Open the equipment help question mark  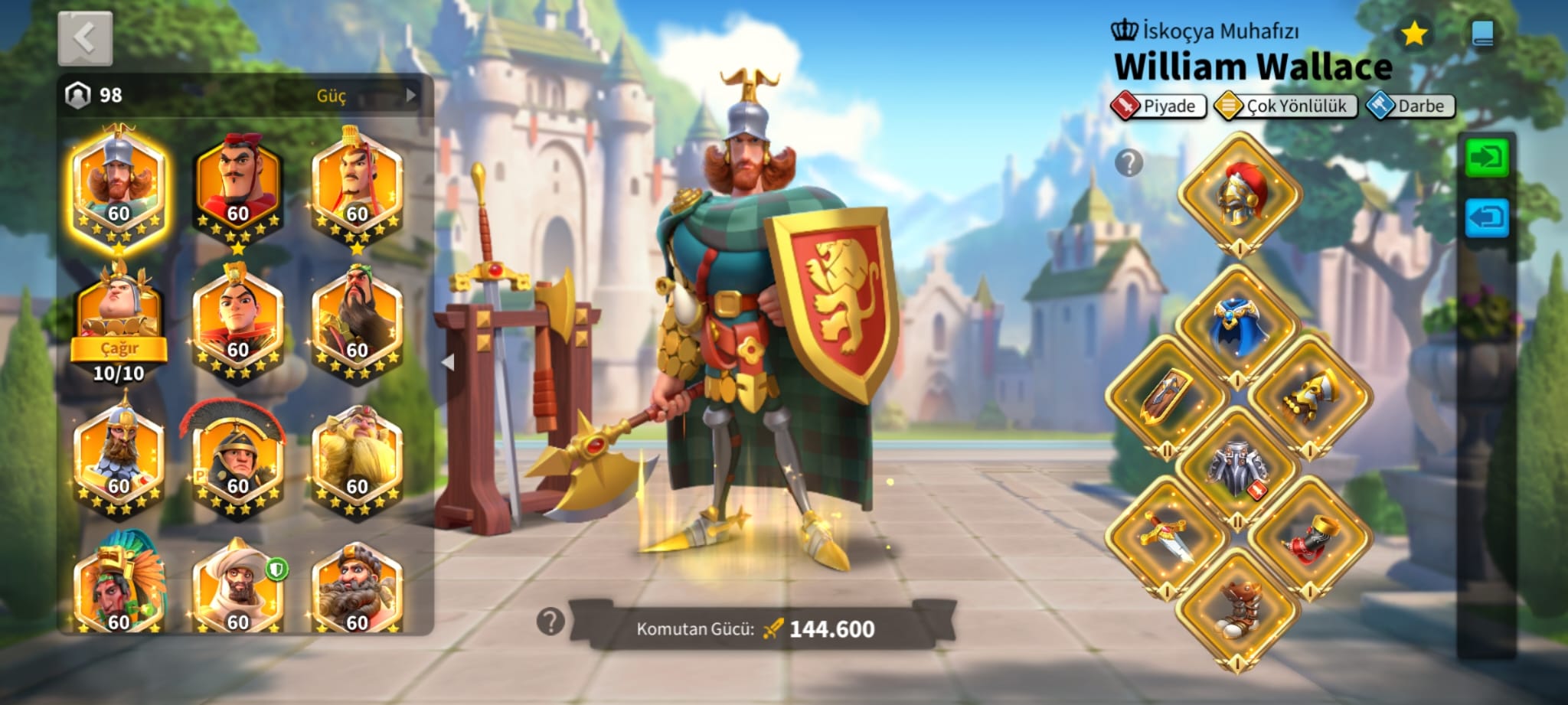click(x=1129, y=163)
